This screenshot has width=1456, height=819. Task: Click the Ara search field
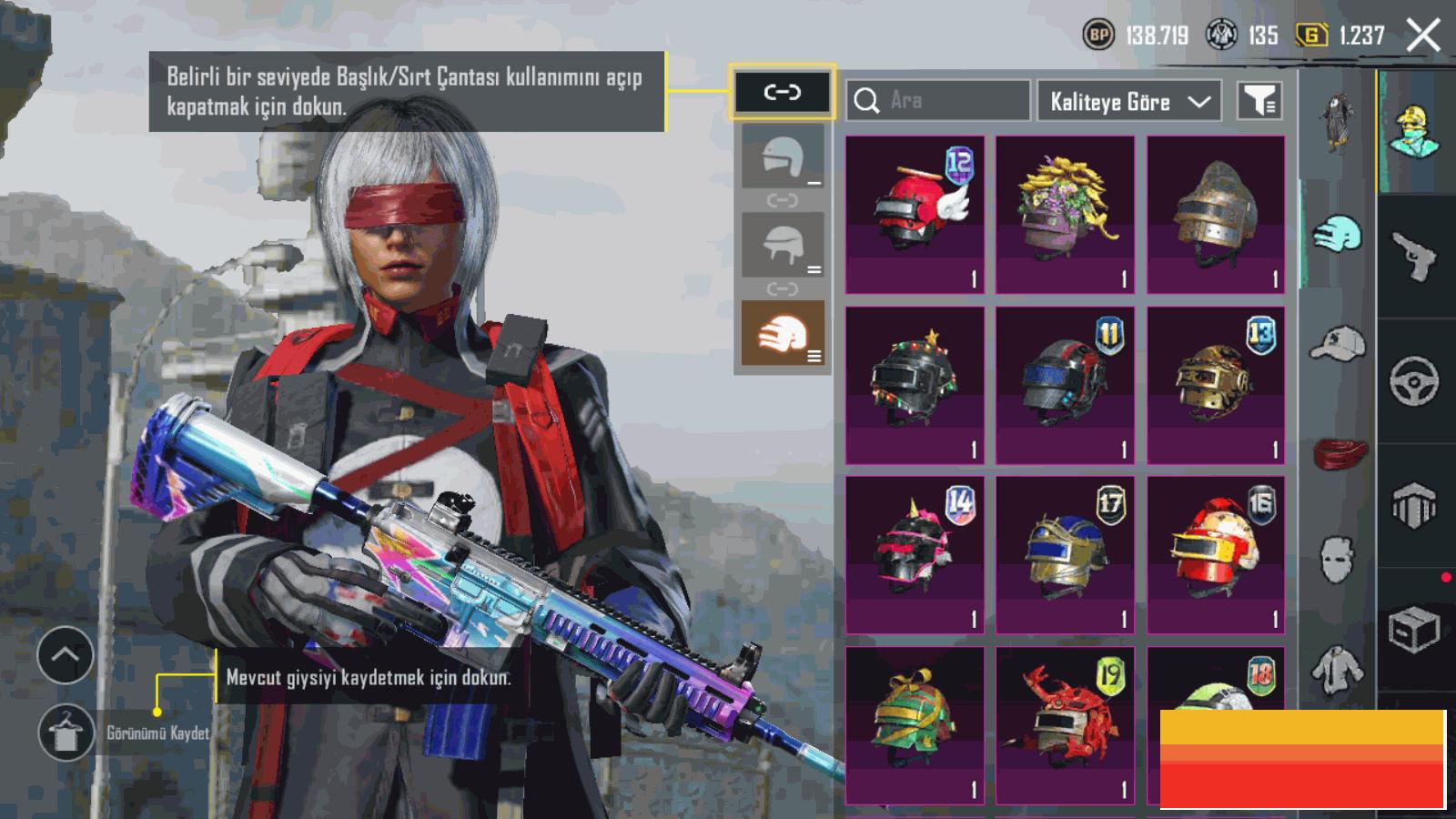(937, 100)
